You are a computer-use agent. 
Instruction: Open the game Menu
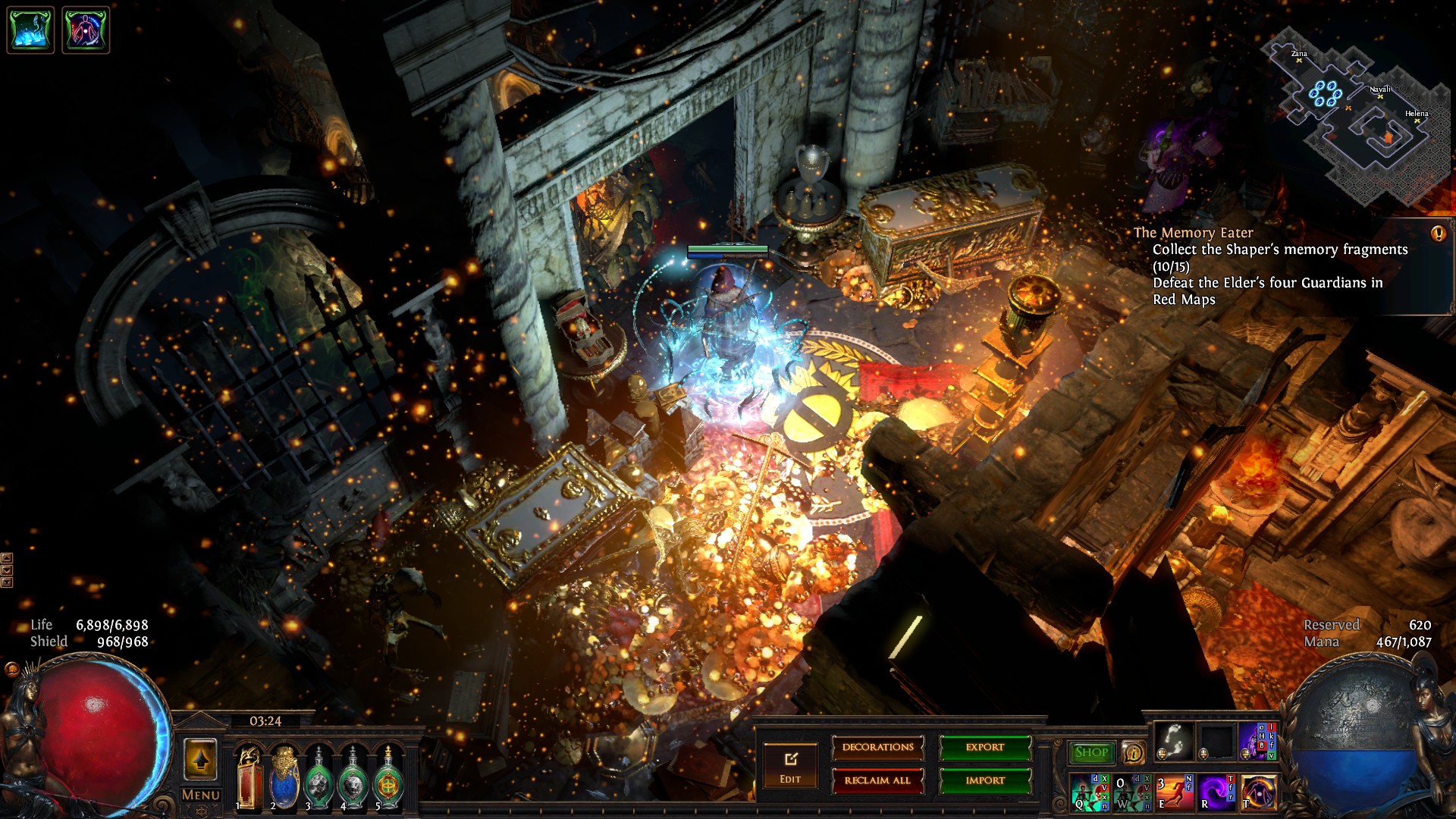click(x=201, y=795)
